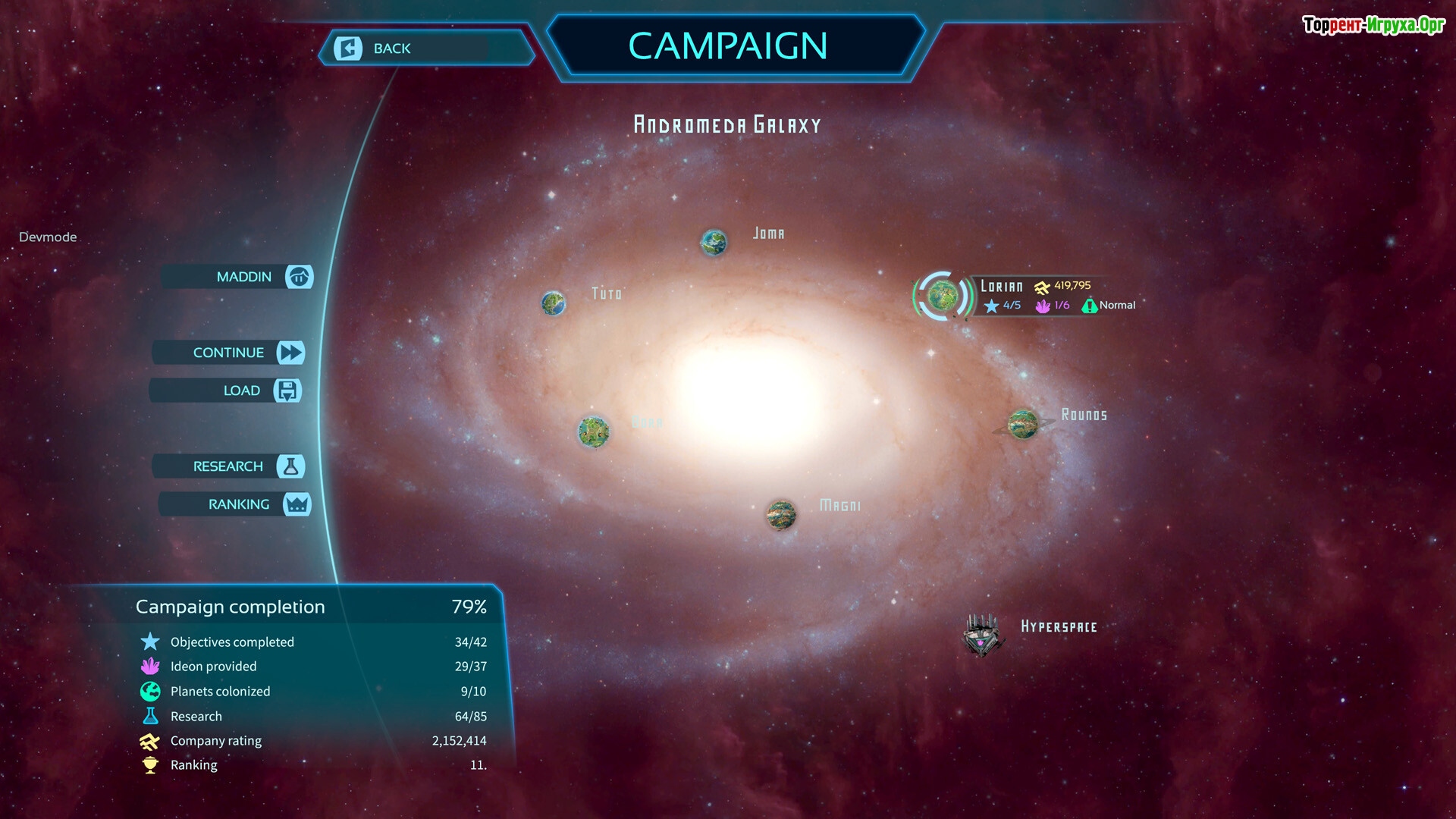The width and height of the screenshot is (1456, 819).
Task: Choose the highlighted planet Lorian
Action: (x=942, y=296)
